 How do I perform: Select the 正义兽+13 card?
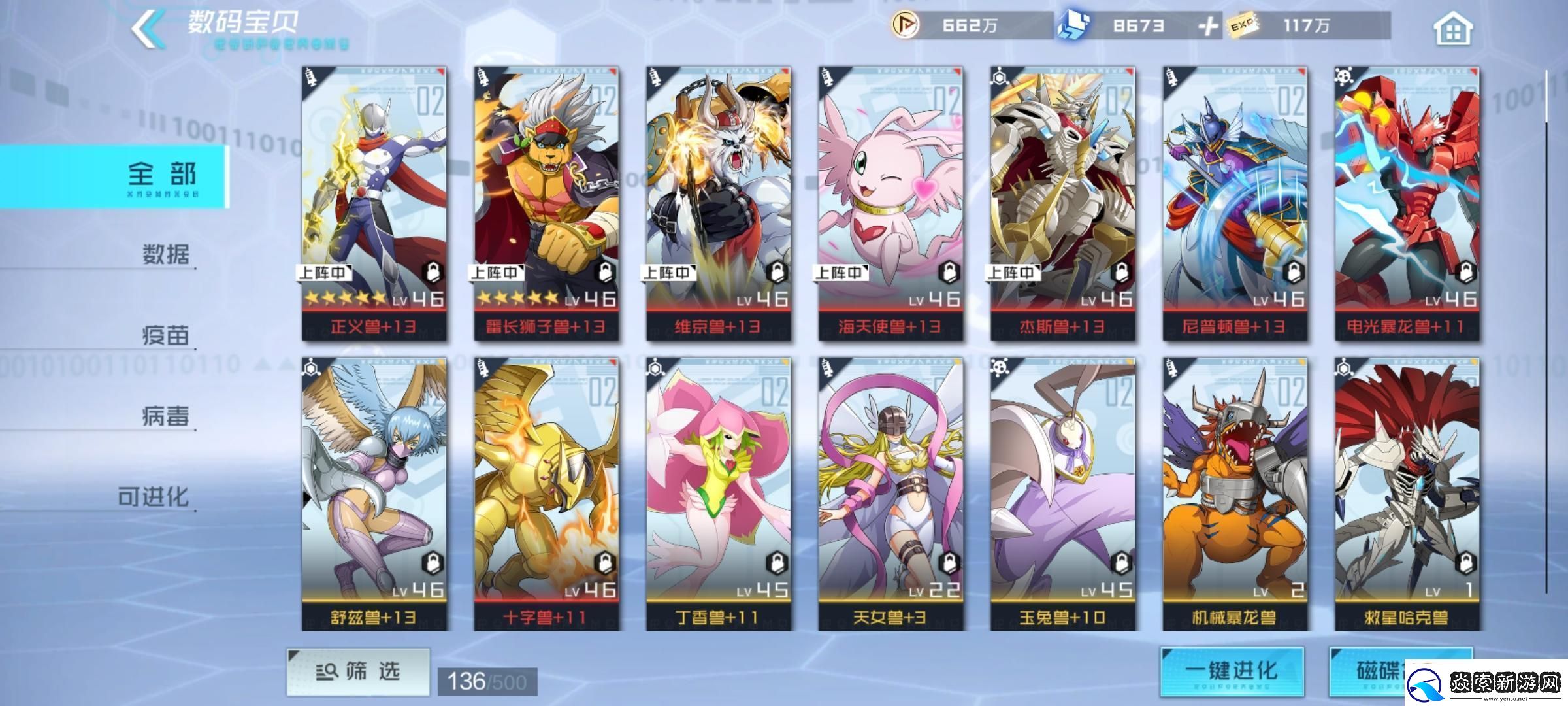click(374, 203)
